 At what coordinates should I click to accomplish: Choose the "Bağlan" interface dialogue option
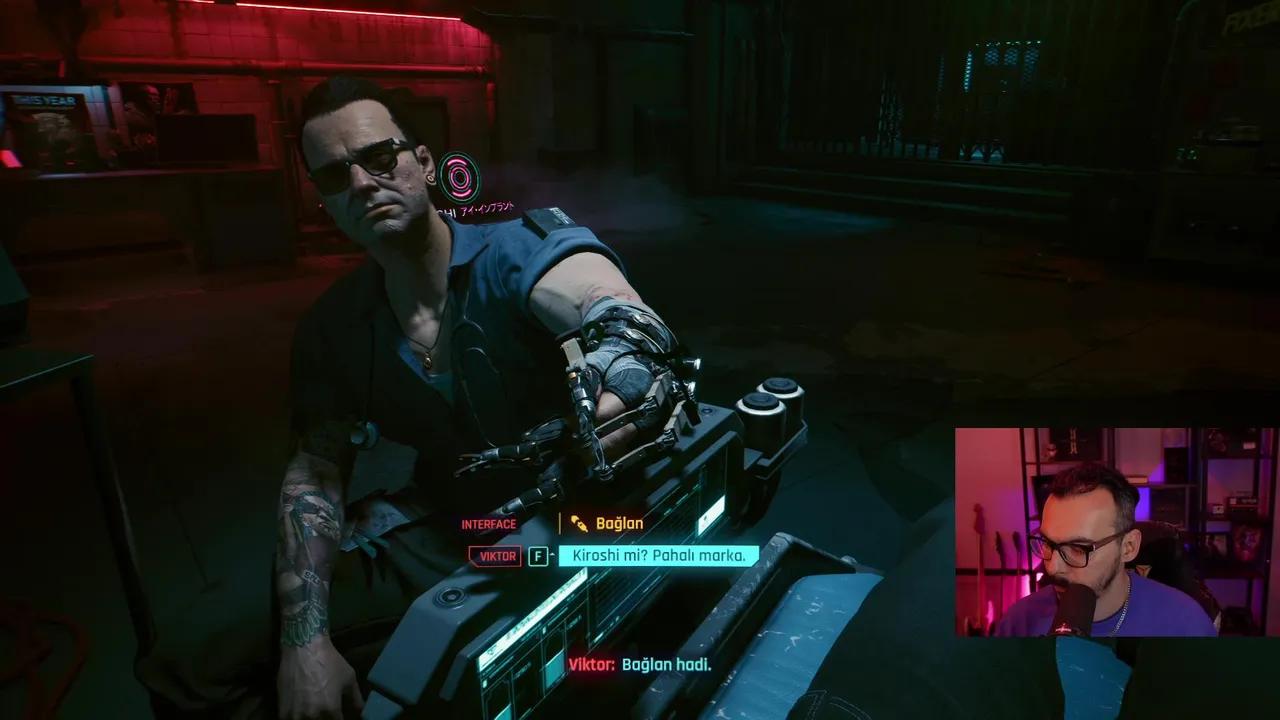619,523
